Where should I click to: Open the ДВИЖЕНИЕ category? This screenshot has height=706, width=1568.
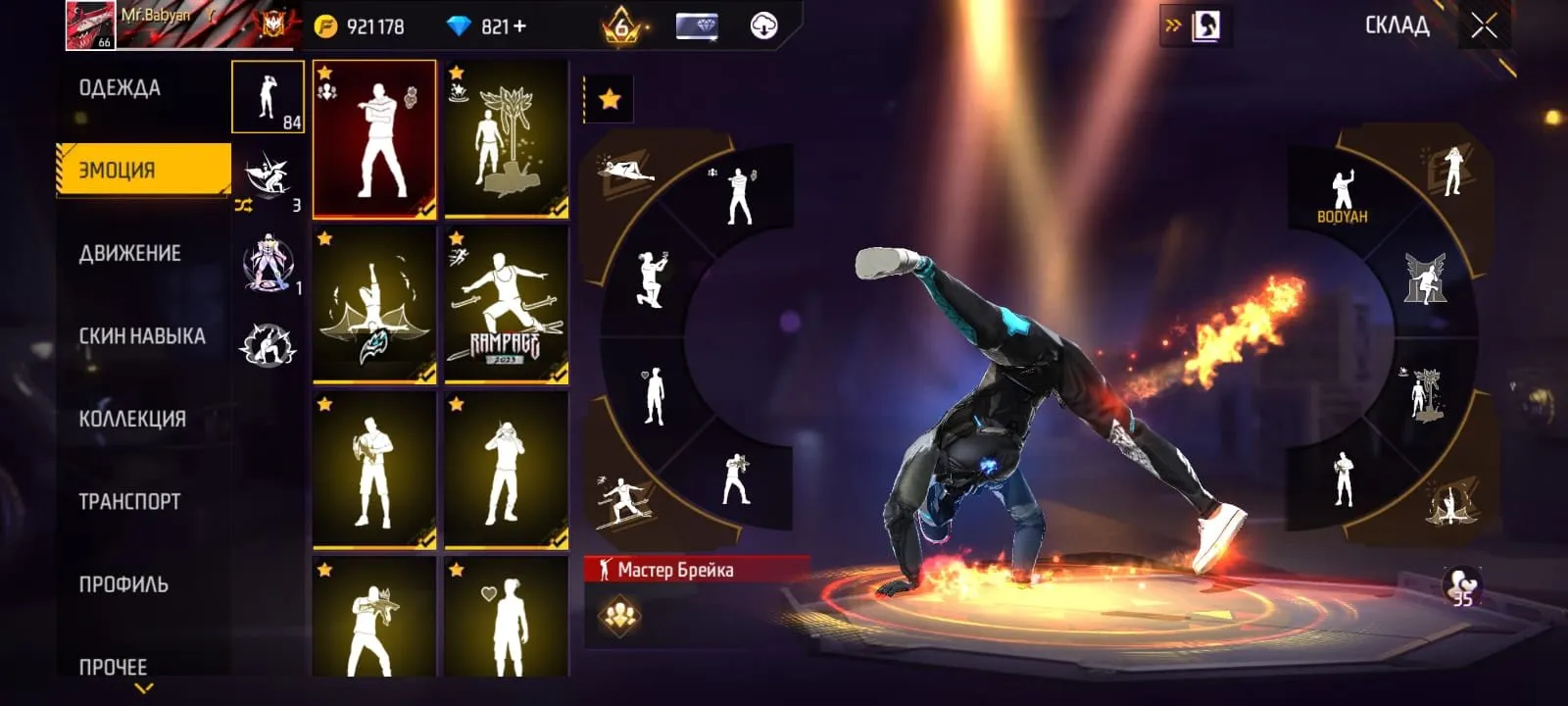pyautogui.click(x=130, y=253)
